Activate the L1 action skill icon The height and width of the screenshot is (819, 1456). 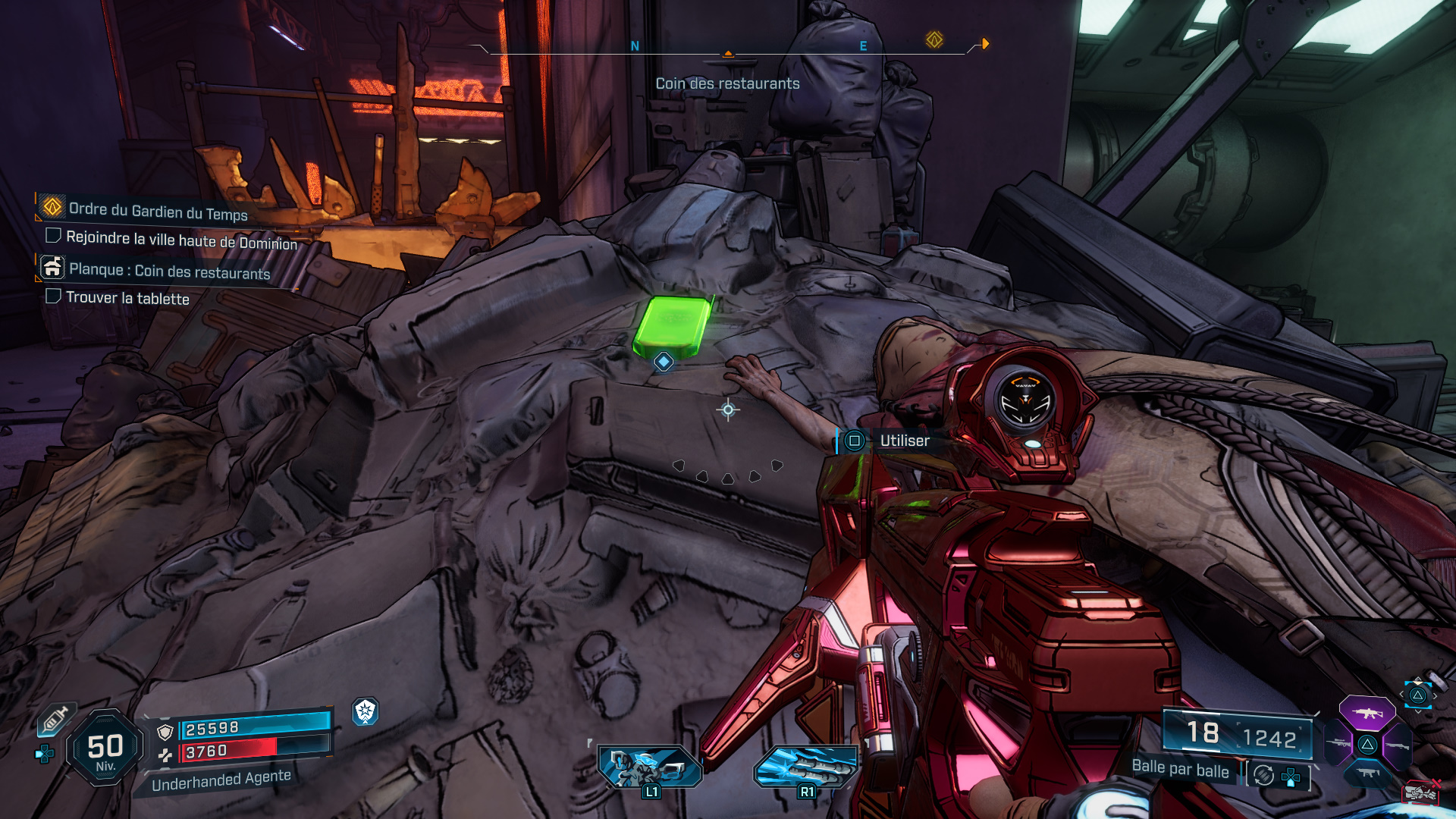pyautogui.click(x=649, y=767)
